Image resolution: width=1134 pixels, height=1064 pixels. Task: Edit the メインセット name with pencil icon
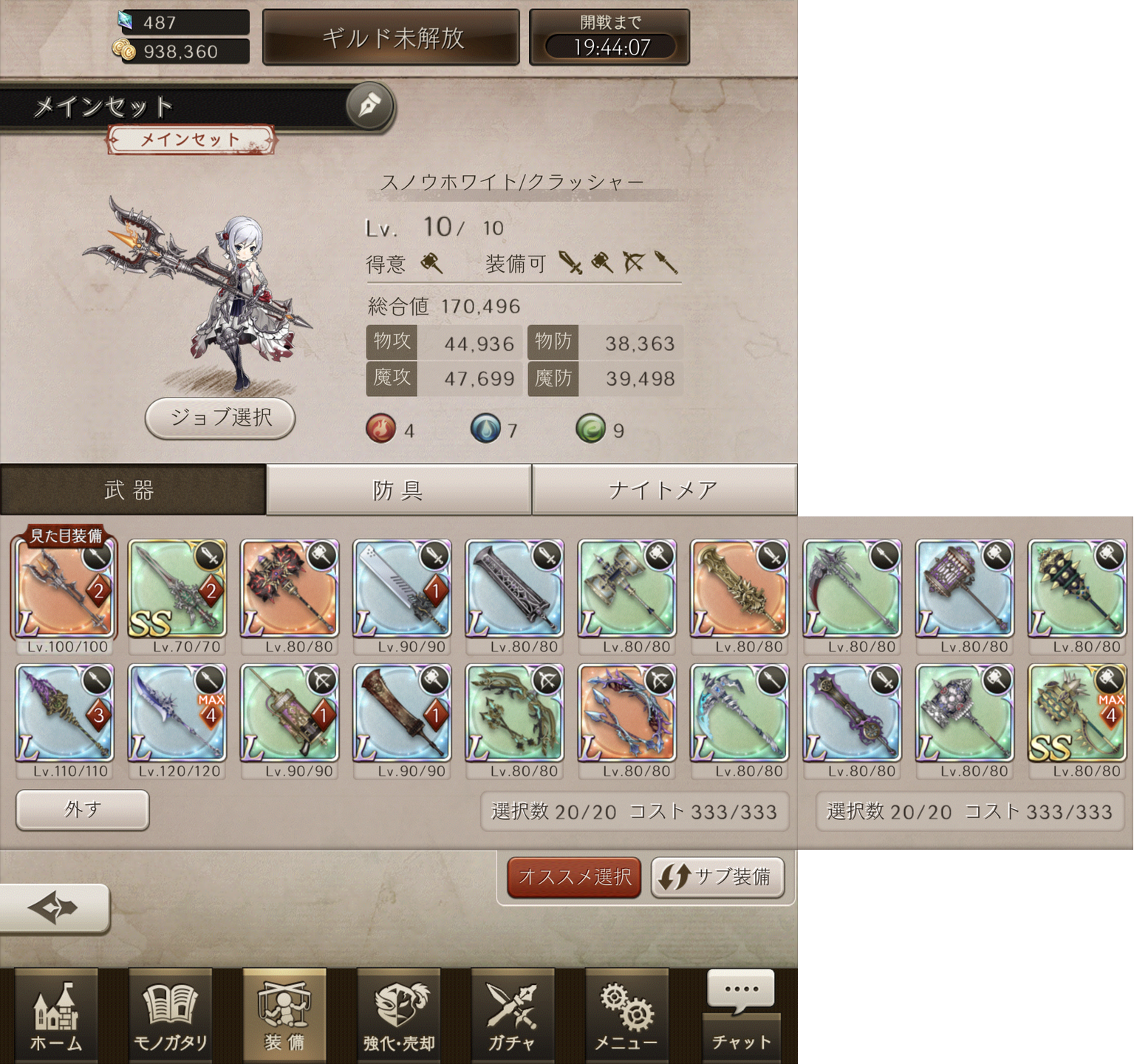tap(369, 106)
